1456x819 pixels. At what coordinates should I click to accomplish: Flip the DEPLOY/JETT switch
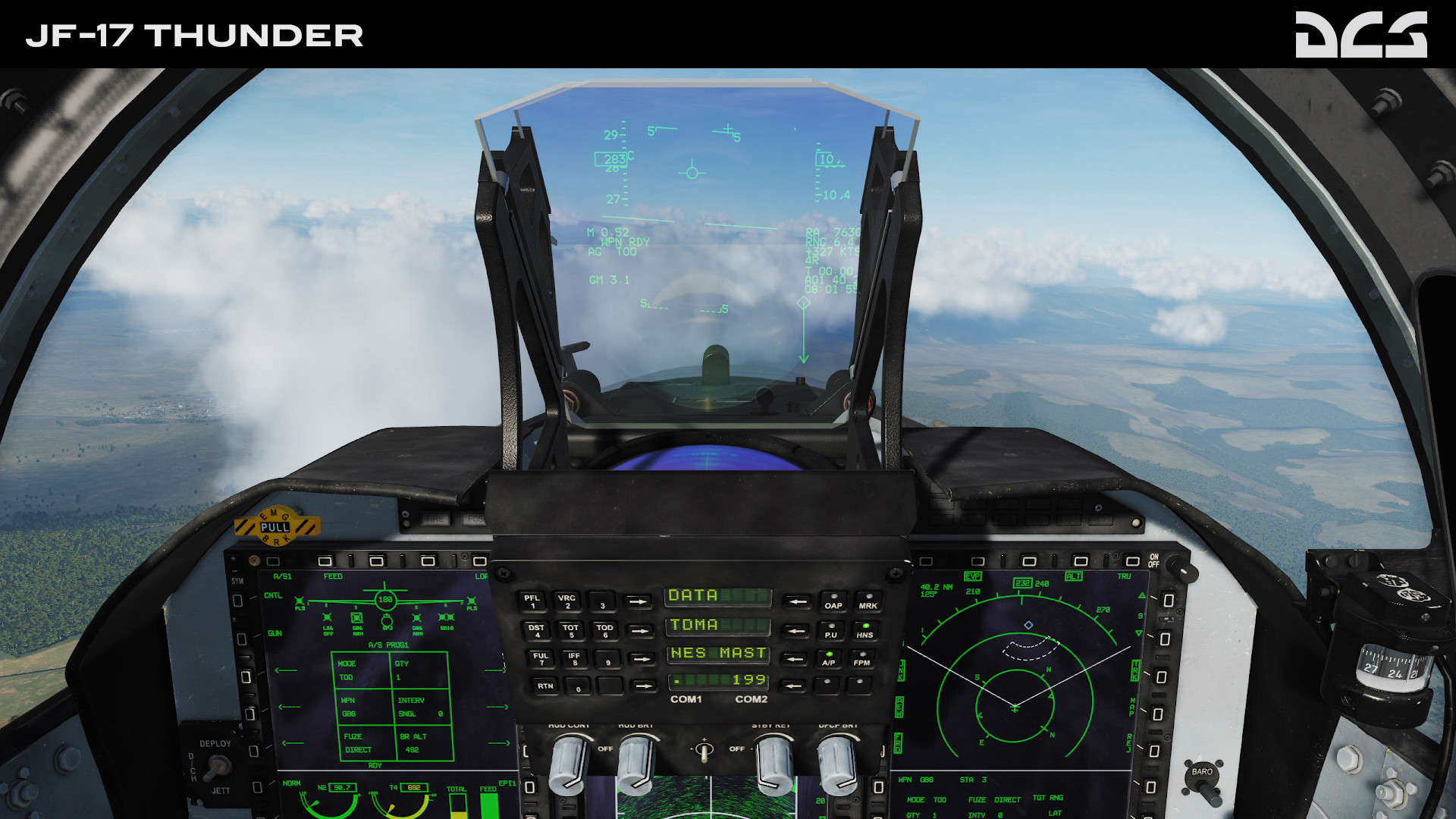(215, 767)
